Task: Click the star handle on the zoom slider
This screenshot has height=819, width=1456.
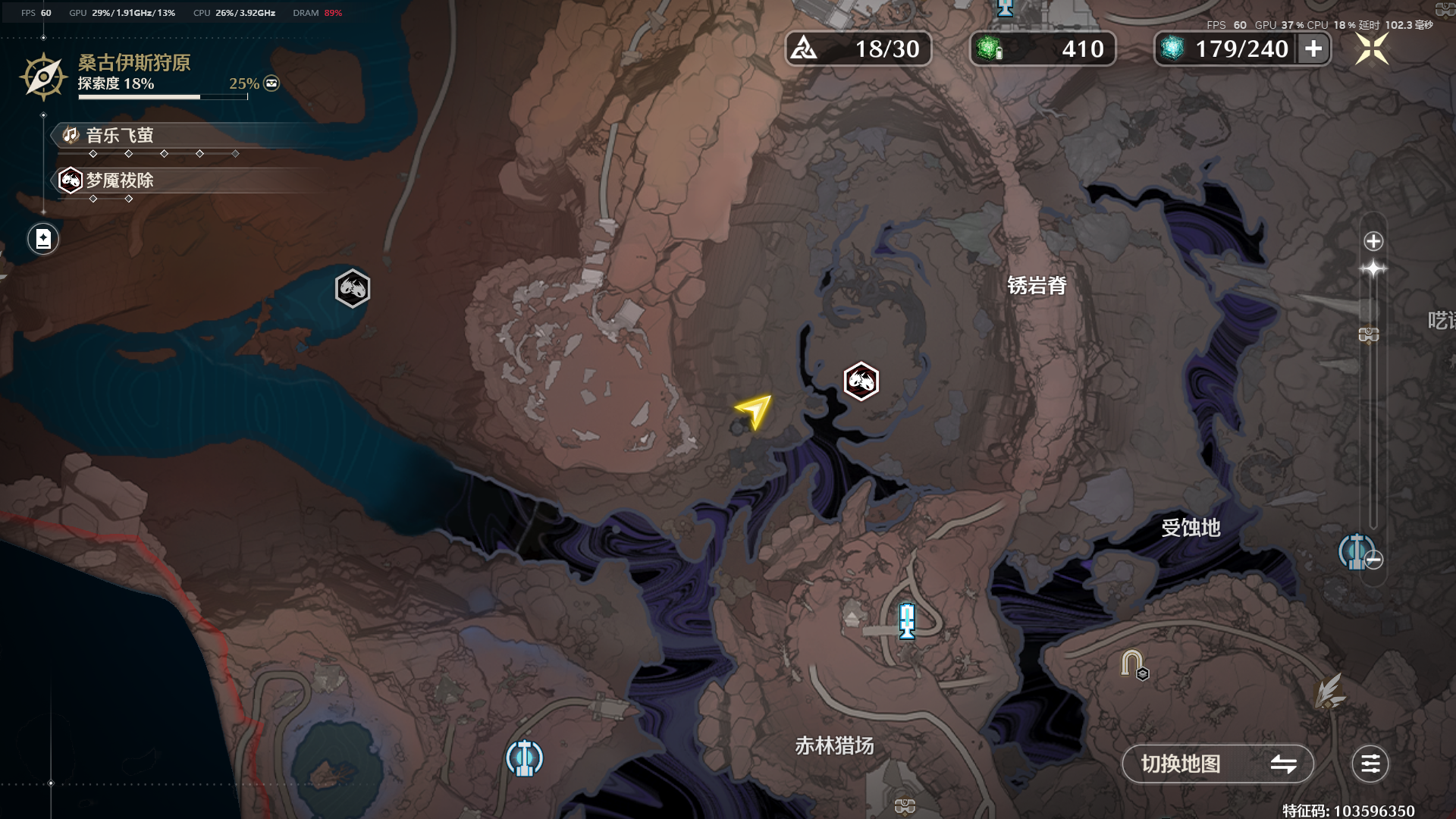Action: click(1373, 269)
